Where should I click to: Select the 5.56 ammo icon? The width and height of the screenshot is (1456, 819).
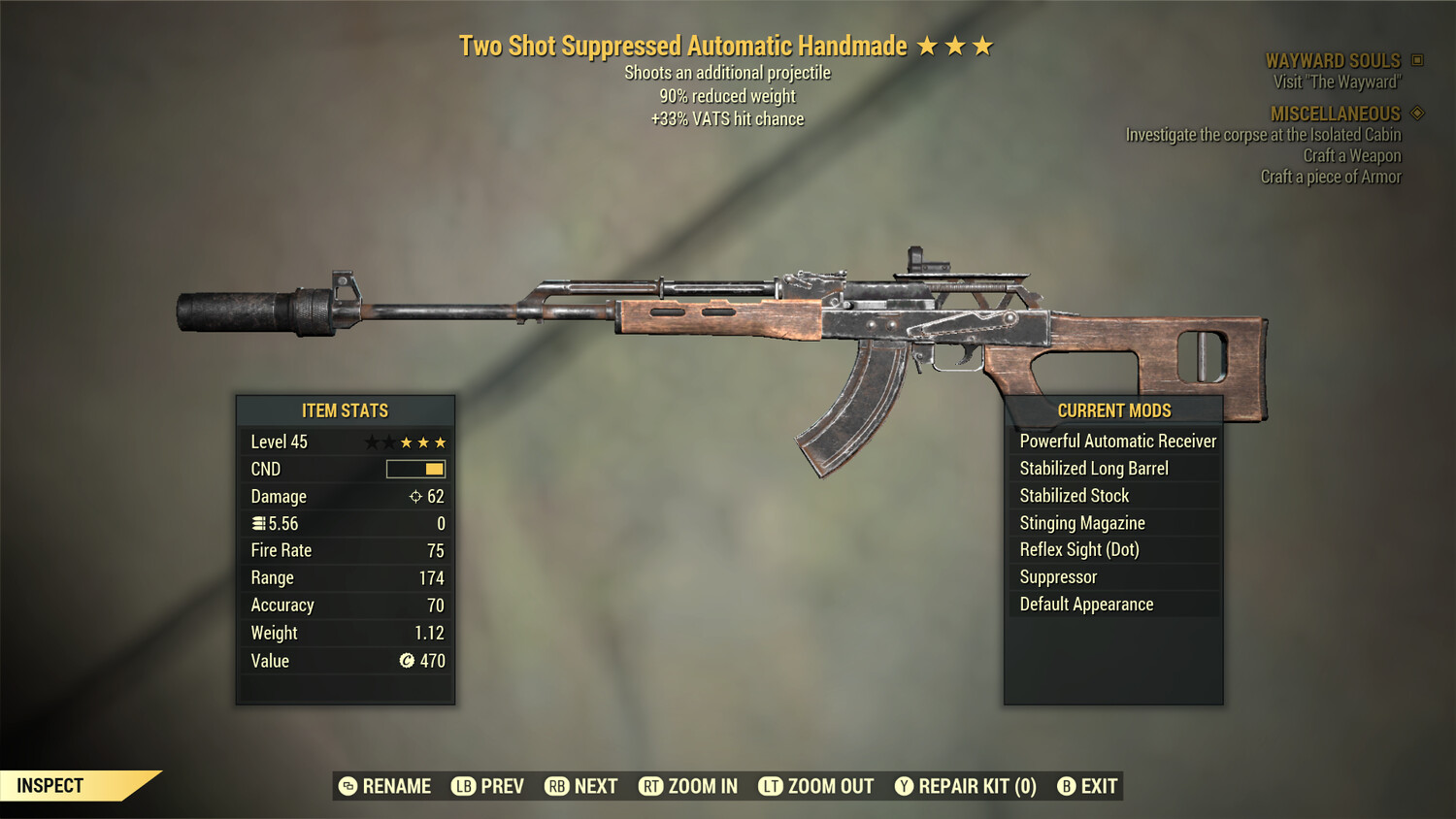(x=259, y=523)
